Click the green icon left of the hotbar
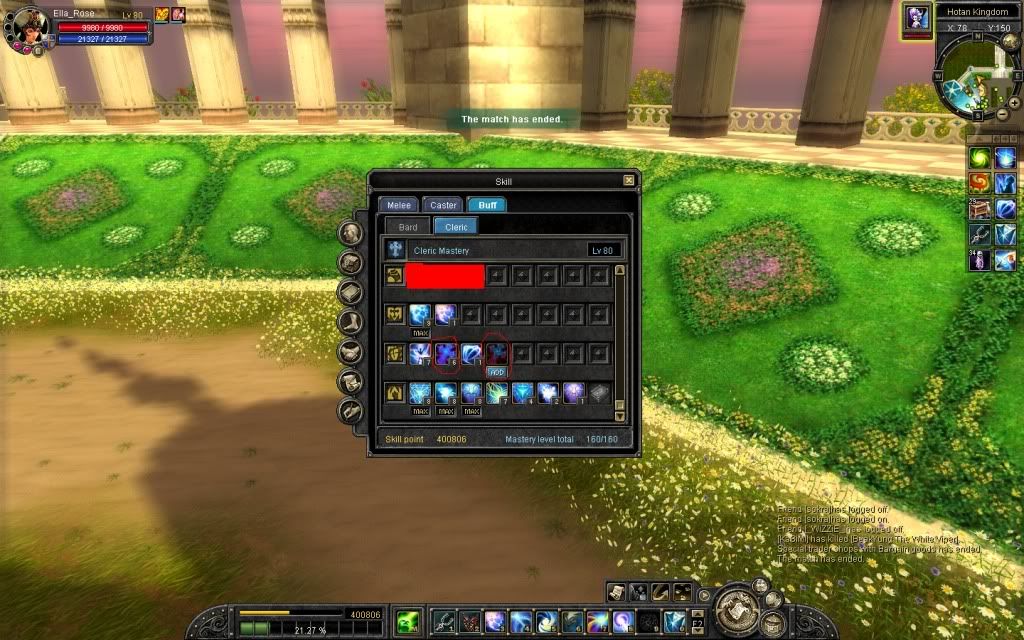 (x=407, y=621)
